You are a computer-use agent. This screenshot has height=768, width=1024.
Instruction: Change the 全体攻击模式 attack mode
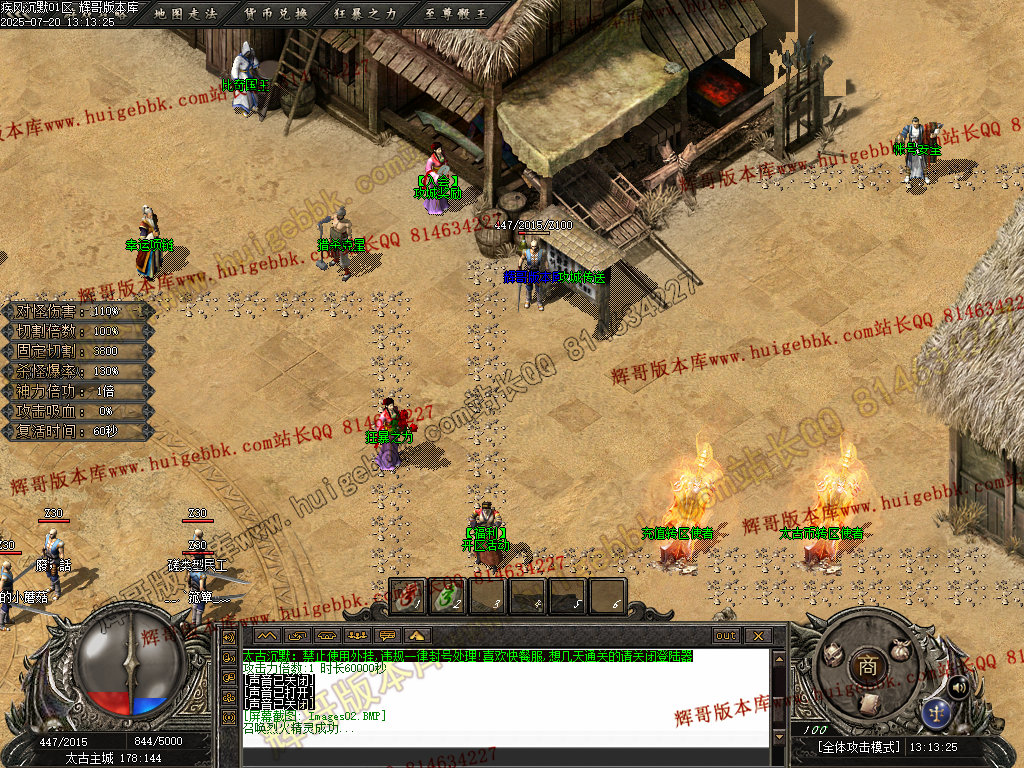point(859,747)
